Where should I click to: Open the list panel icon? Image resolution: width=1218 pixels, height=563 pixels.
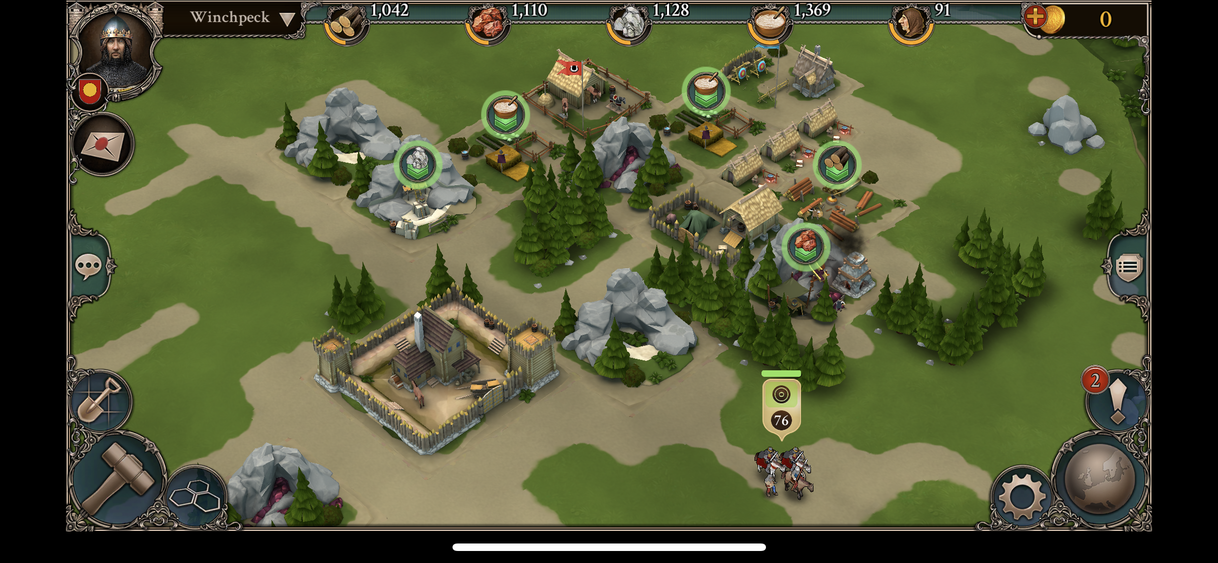click(1128, 267)
